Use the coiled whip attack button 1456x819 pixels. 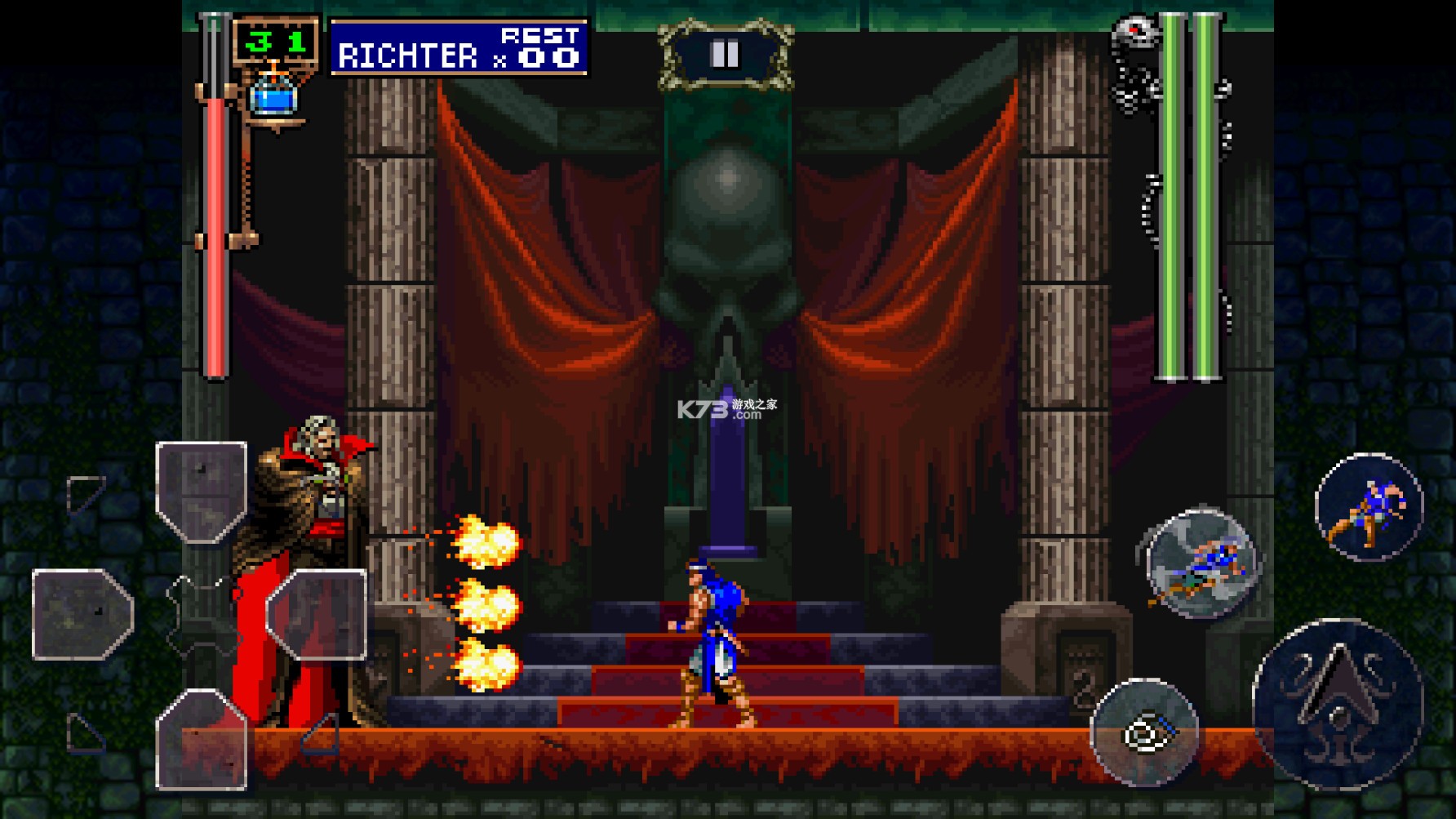[1144, 733]
